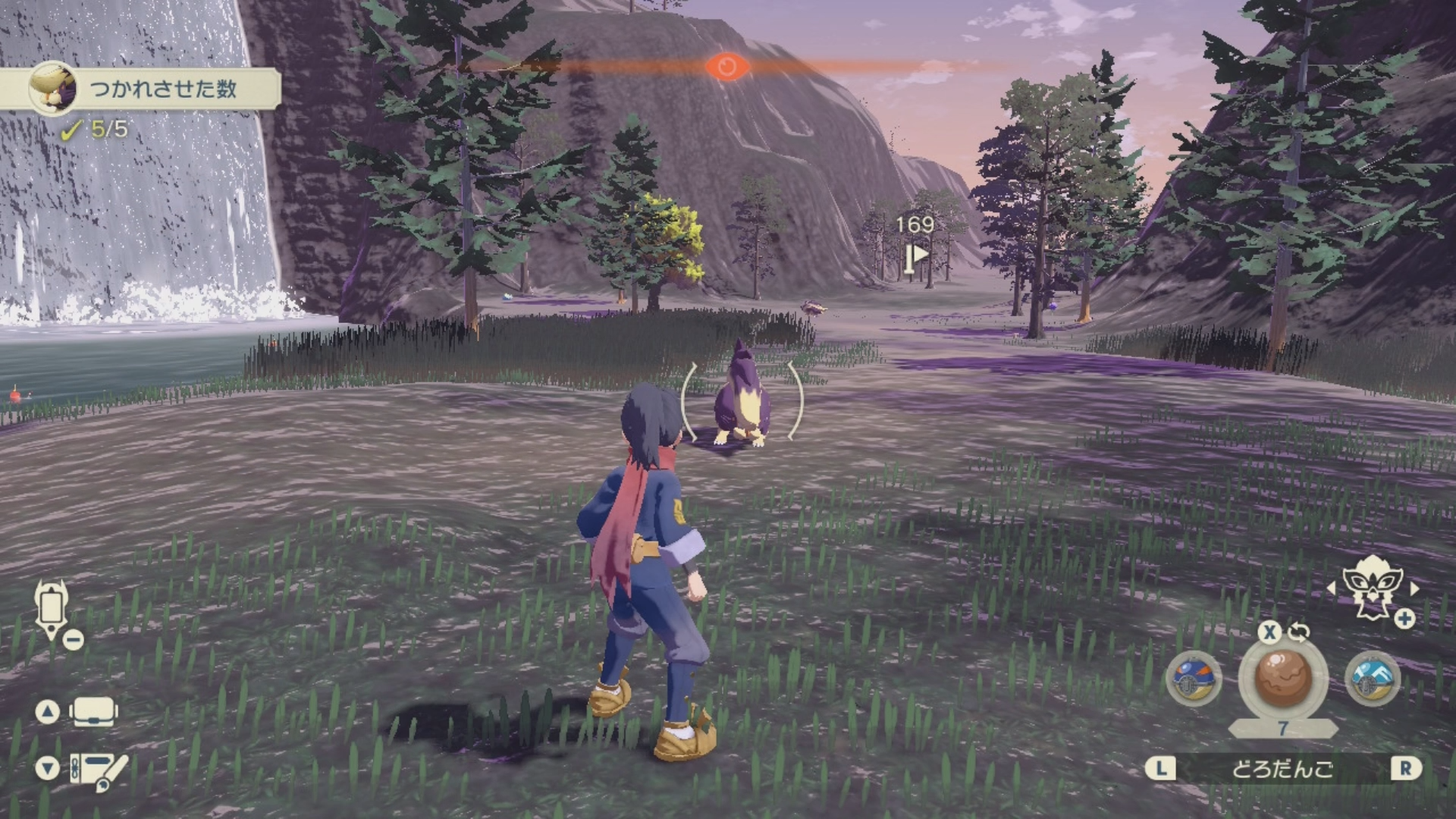This screenshot has height=819, width=1456.
Task: Pick the Feather Ball slot
Action: 1372,679
